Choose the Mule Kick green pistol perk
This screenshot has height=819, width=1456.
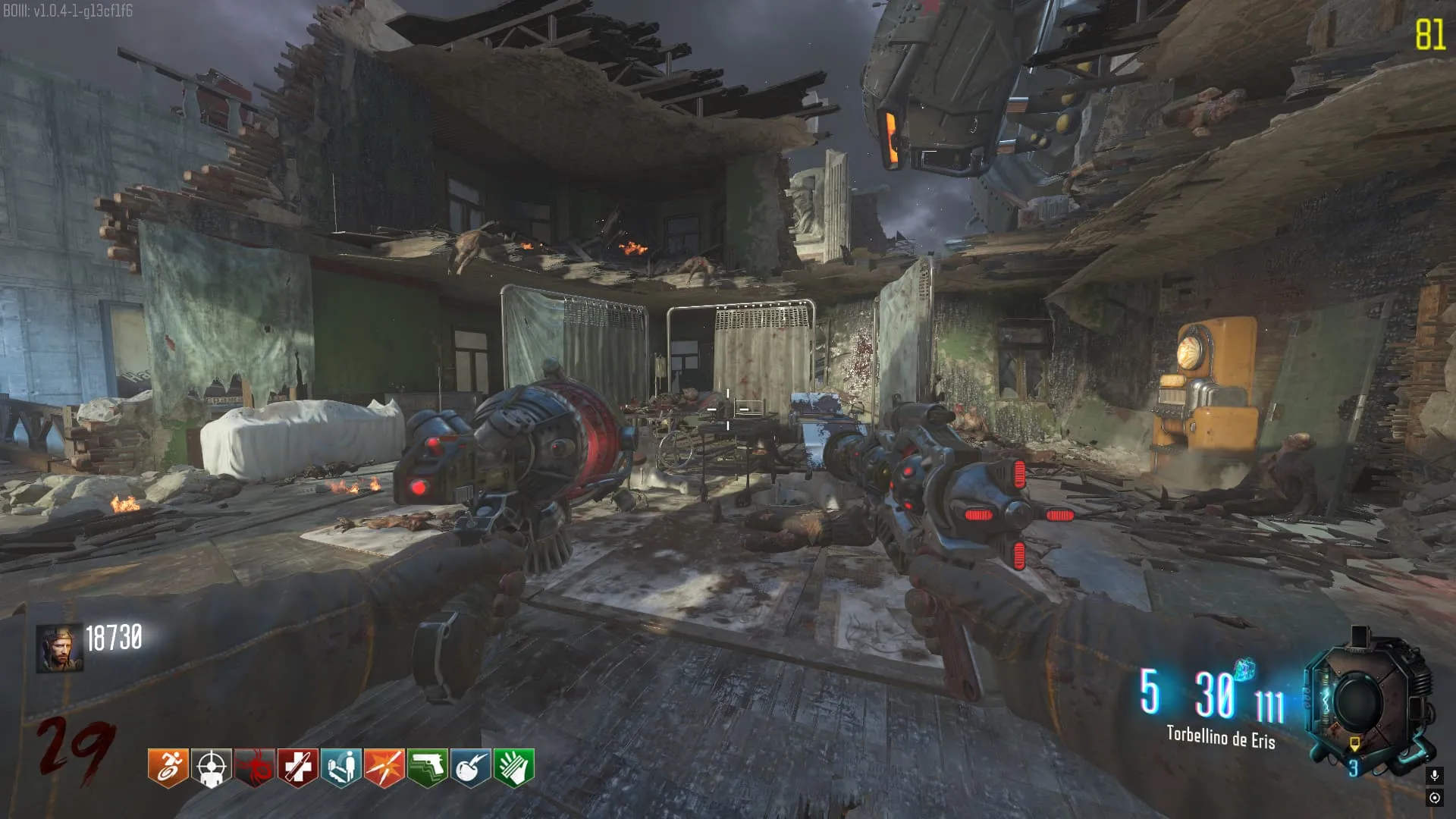pyautogui.click(x=427, y=767)
